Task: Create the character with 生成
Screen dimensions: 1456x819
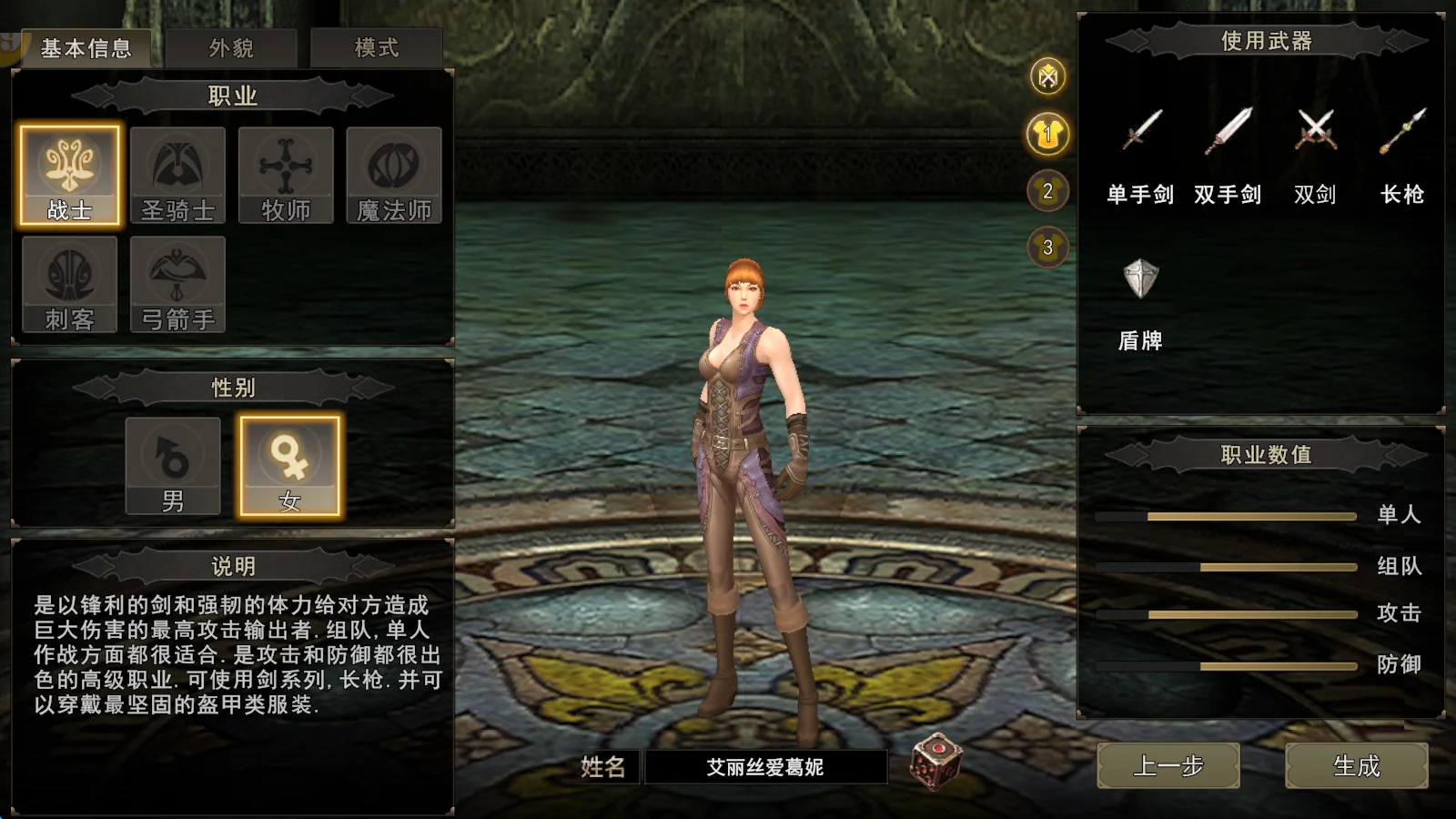Action: 1356,766
